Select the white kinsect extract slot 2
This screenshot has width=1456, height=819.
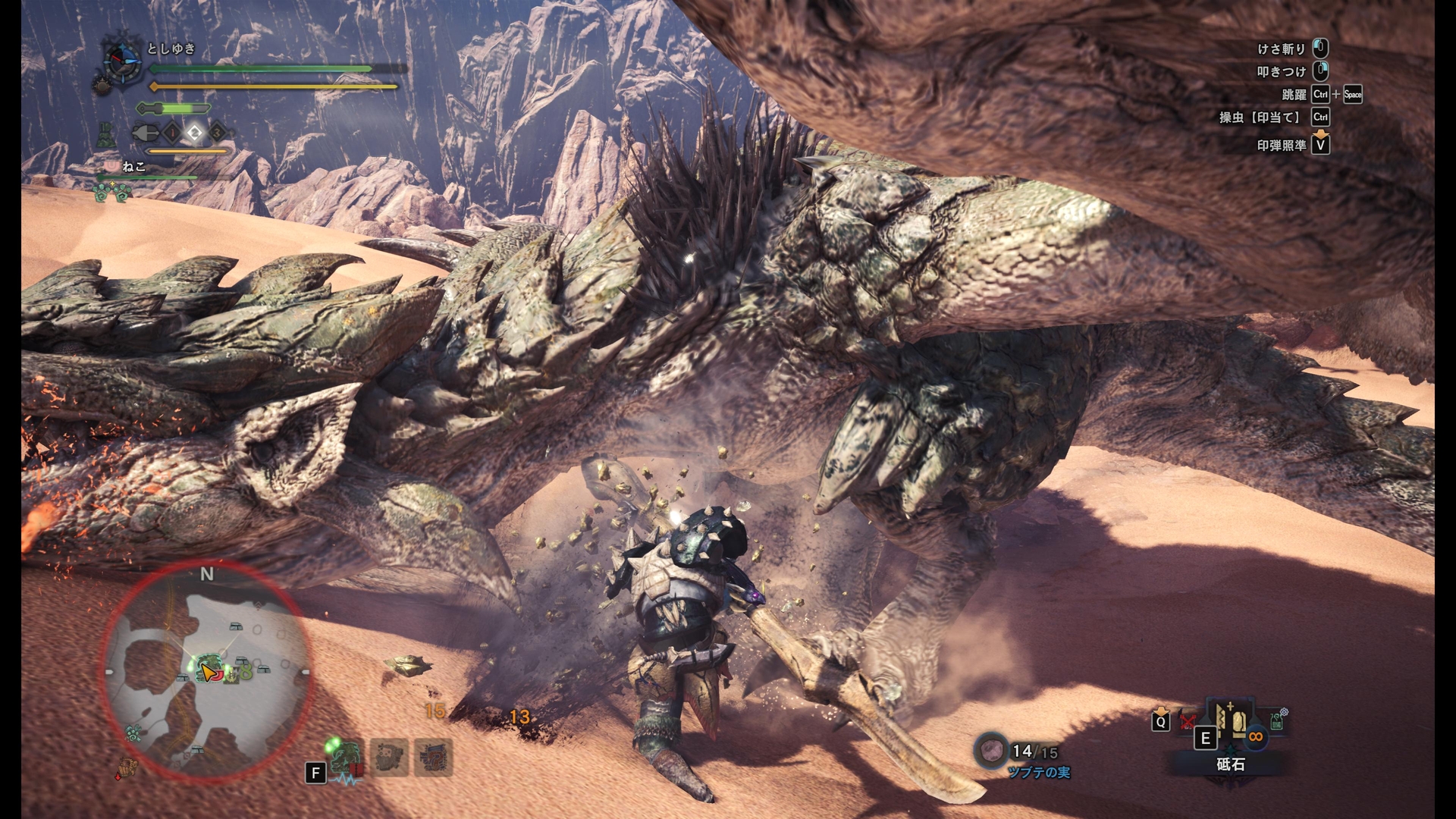coord(195,133)
